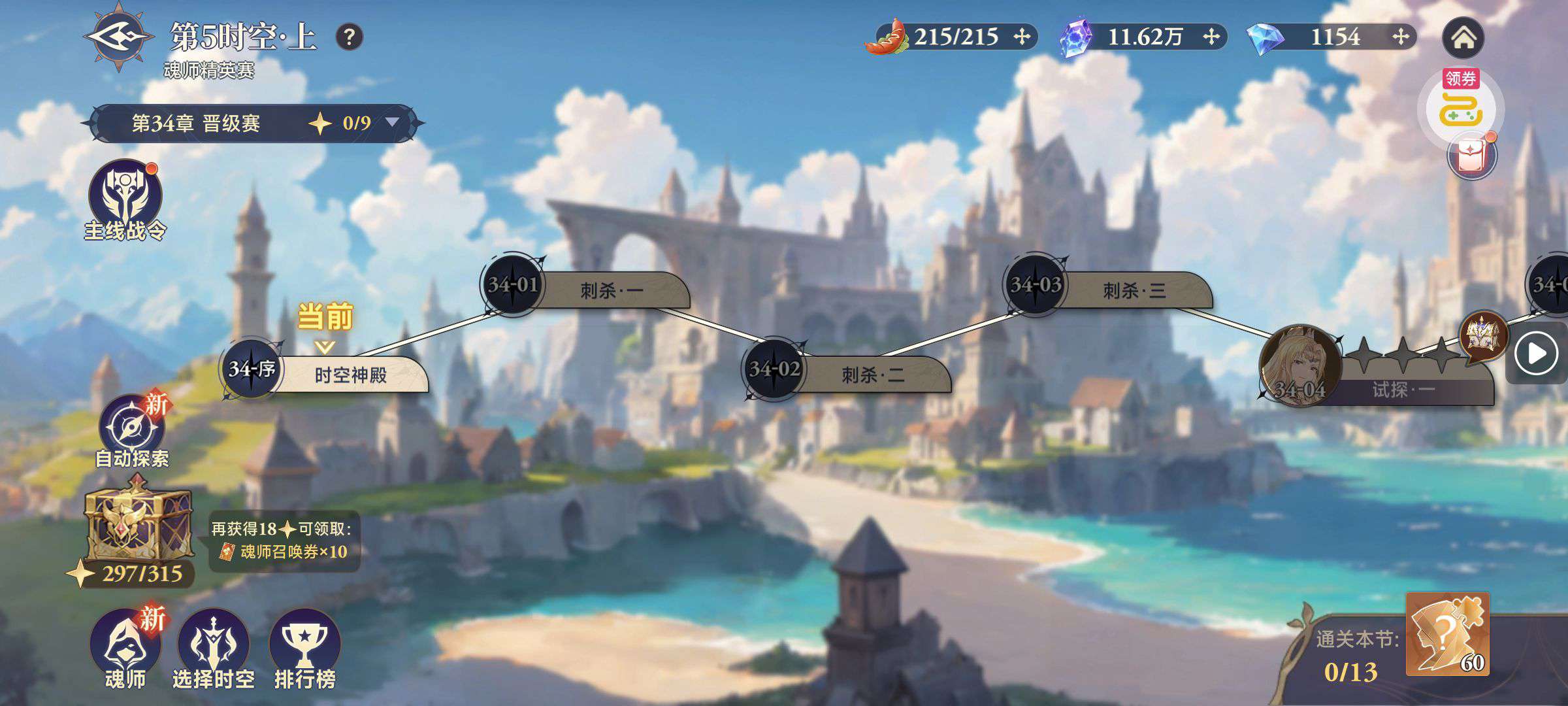Add more diamonds with the plus button
The image size is (1568, 706).
point(1399,37)
